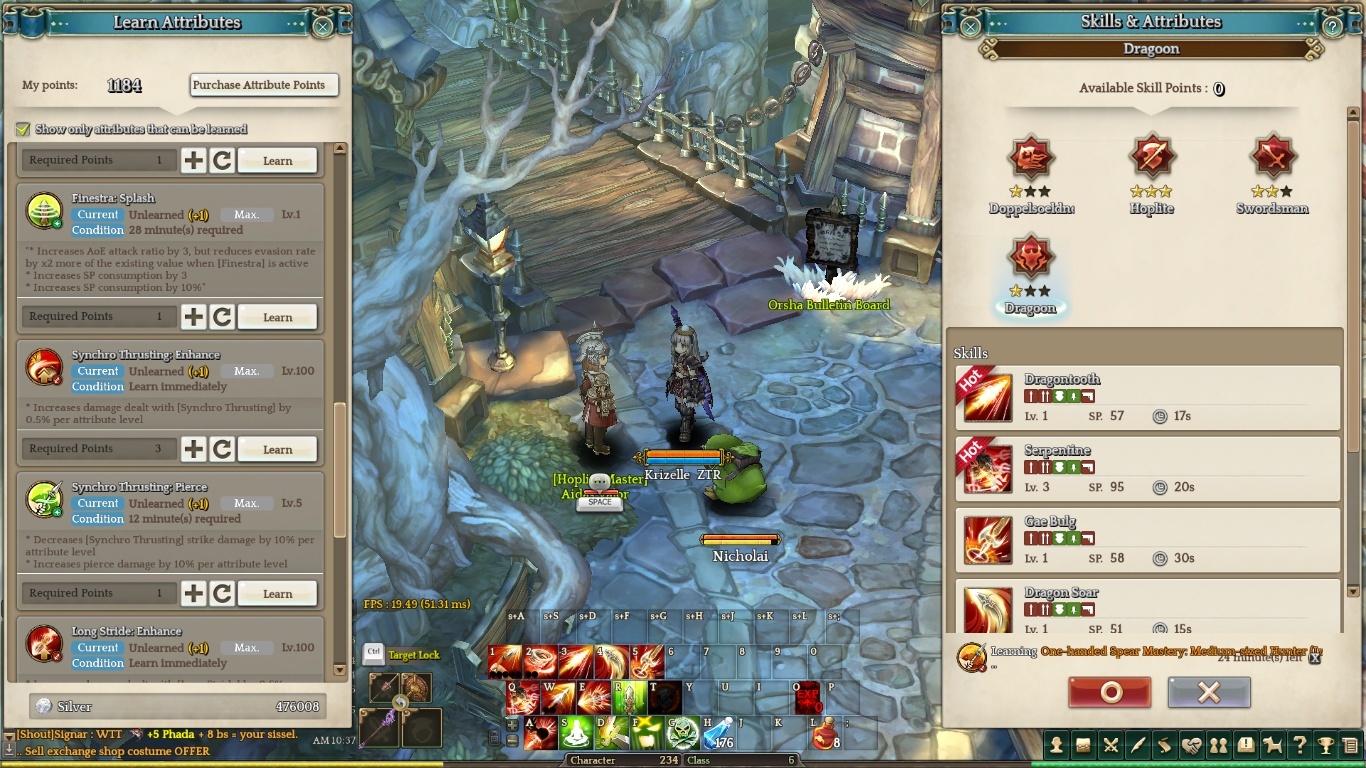The image size is (1366, 768).
Task: Choose the Gae Bulg skill icon
Action: 988,540
